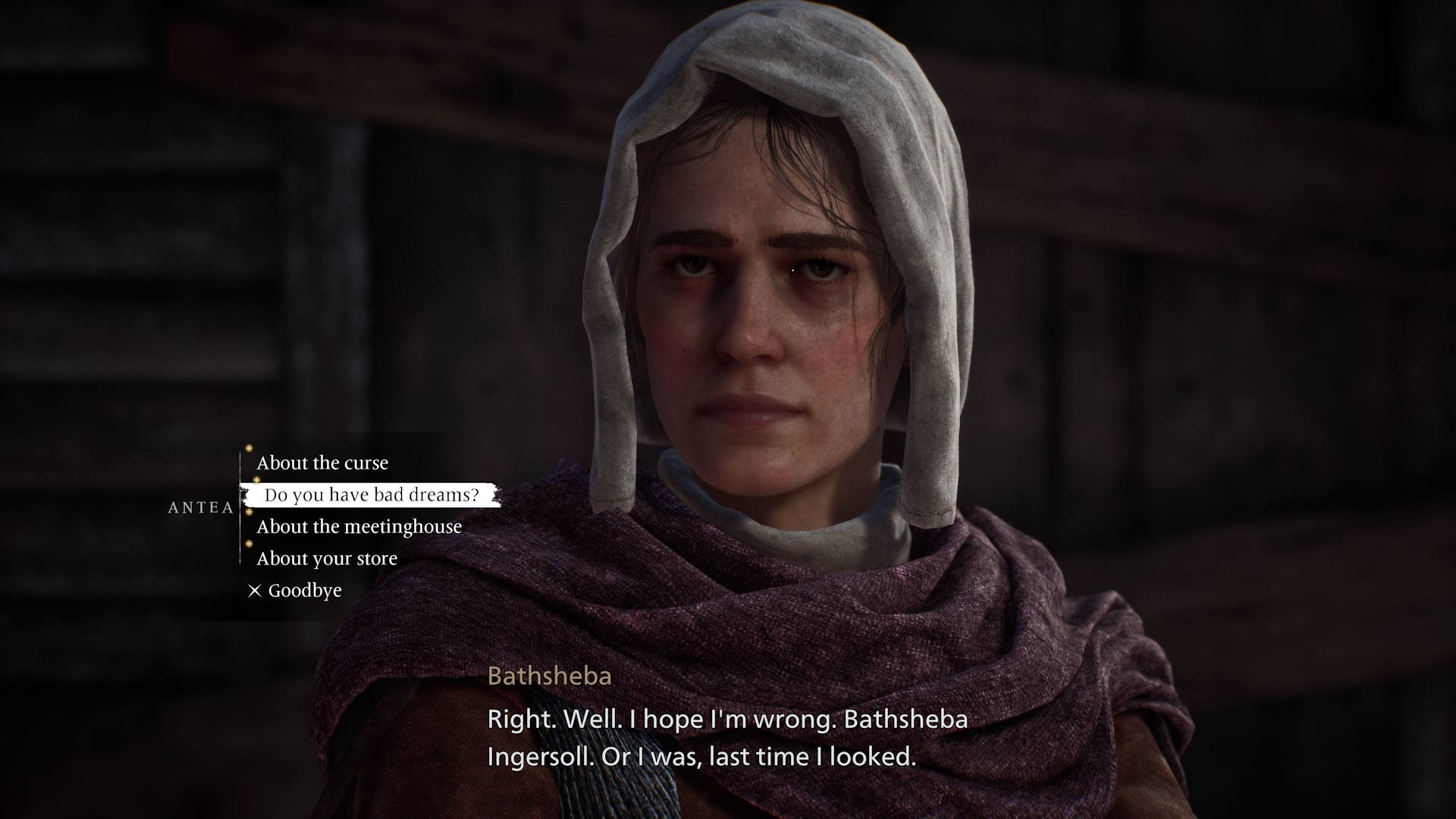Screen dimensions: 1456x819
Task: Ask Bathsheba about the curse
Action: coord(322,463)
